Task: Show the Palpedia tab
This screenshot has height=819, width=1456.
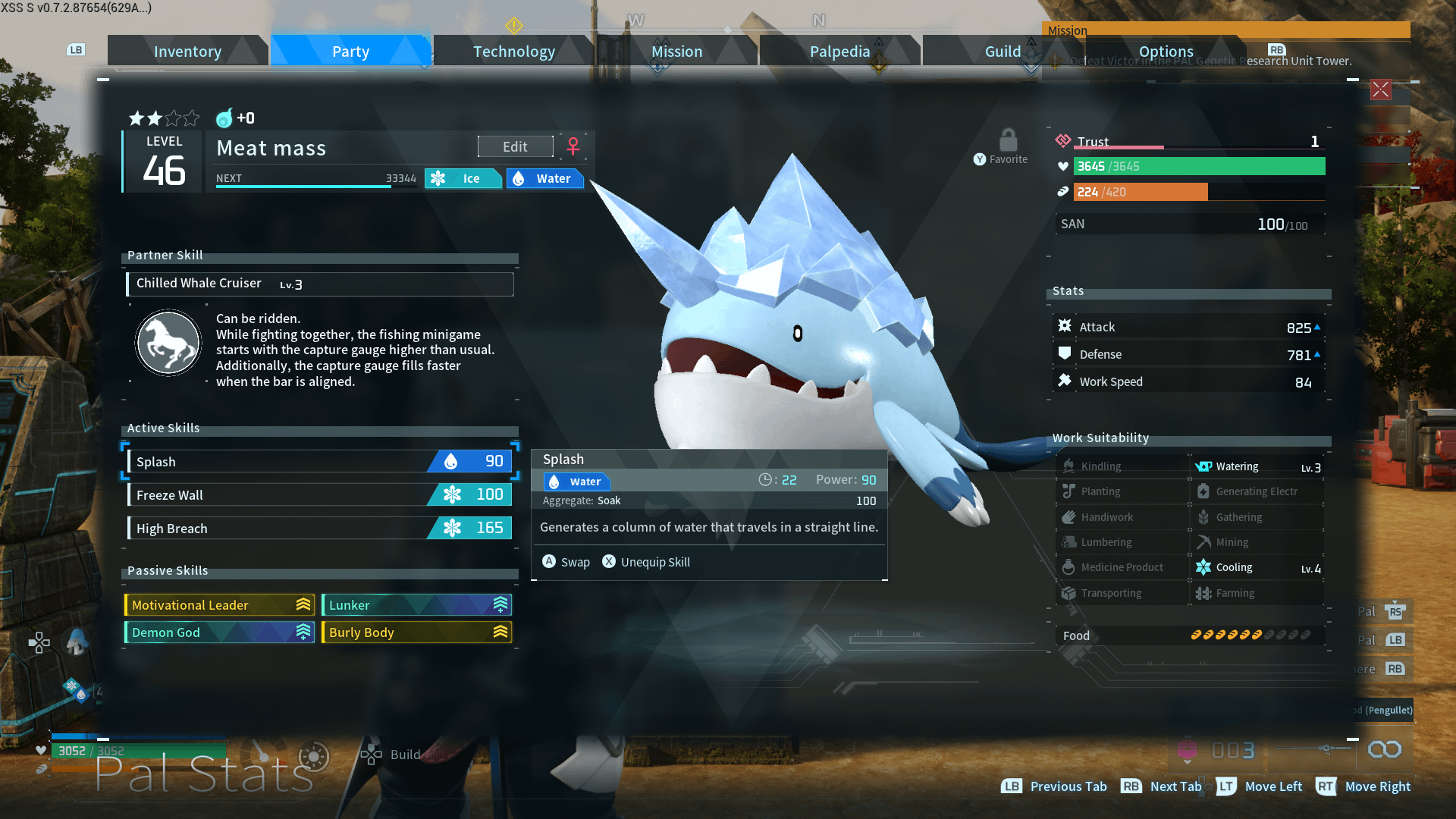Action: 839,52
